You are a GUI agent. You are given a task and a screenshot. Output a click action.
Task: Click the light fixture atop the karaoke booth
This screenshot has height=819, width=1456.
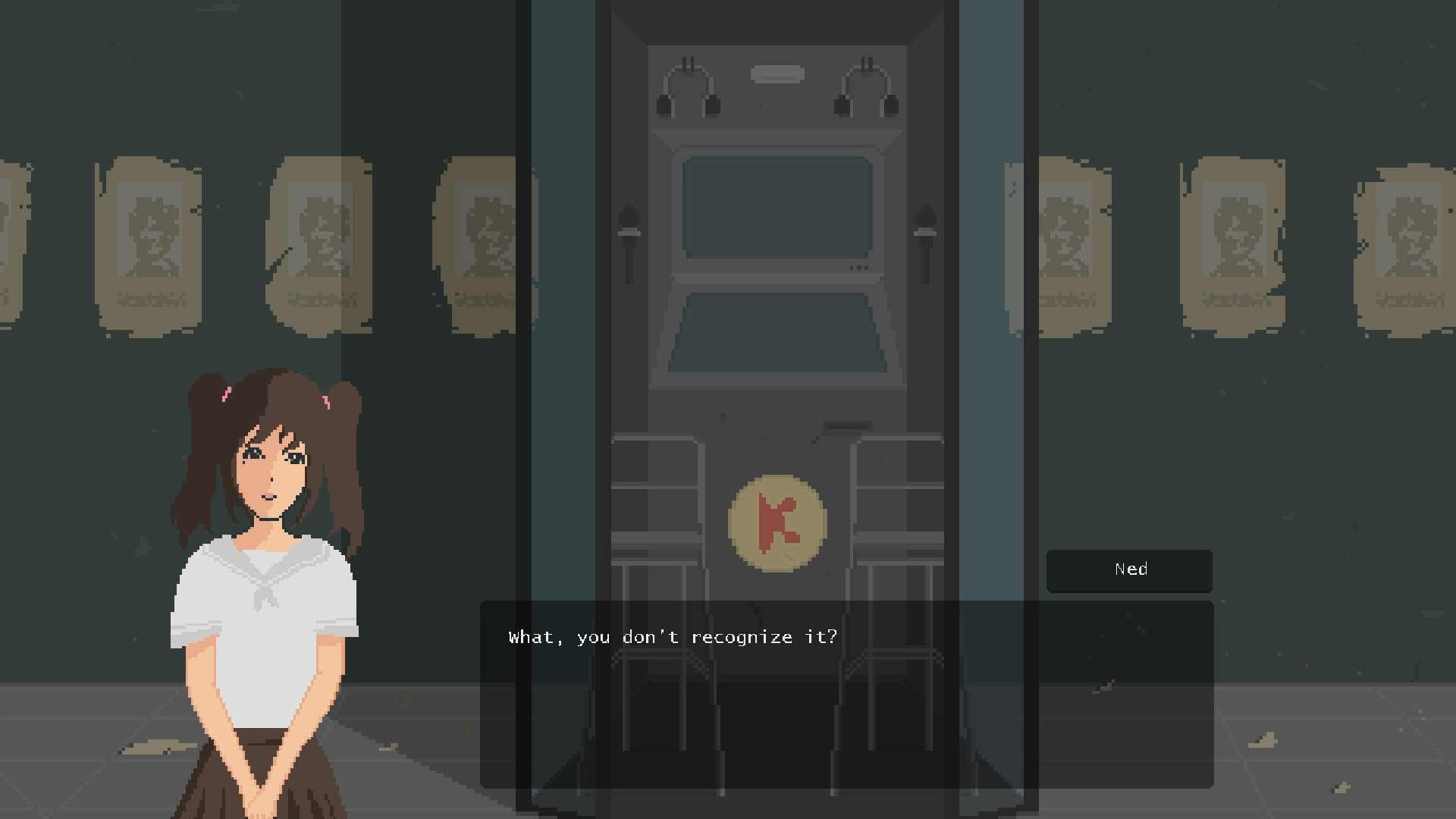click(776, 73)
